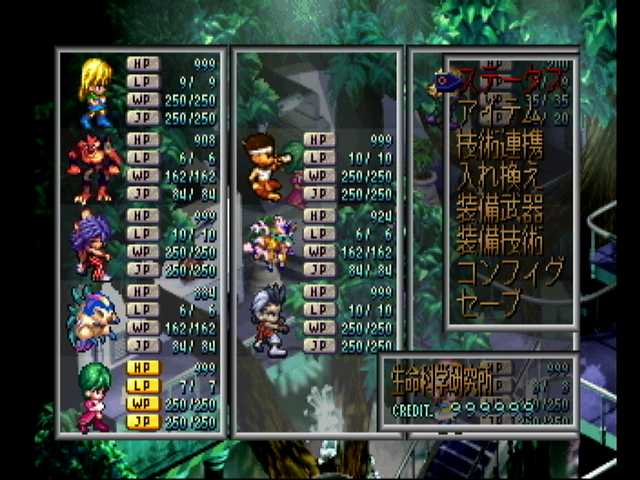Open 装備技術 (equip techniques)
Screen dimensions: 640x480
(x=499, y=241)
